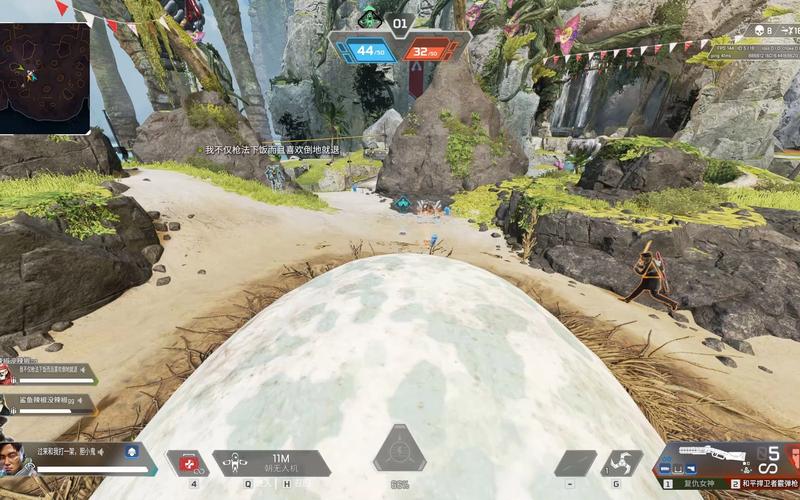800x500 pixels.
Task: Select the arc star ordnance slot
Action: 621,463
